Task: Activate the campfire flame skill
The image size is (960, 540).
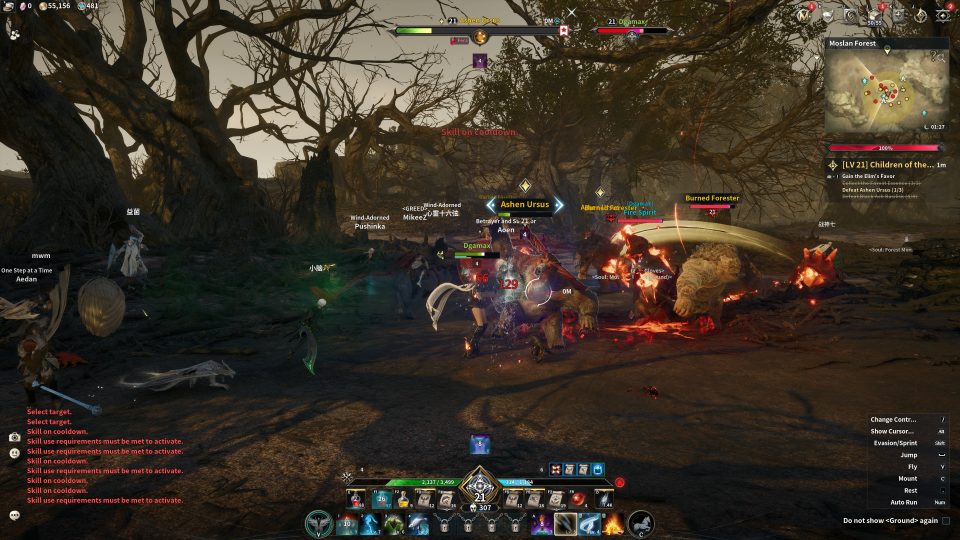Action: coord(615,523)
